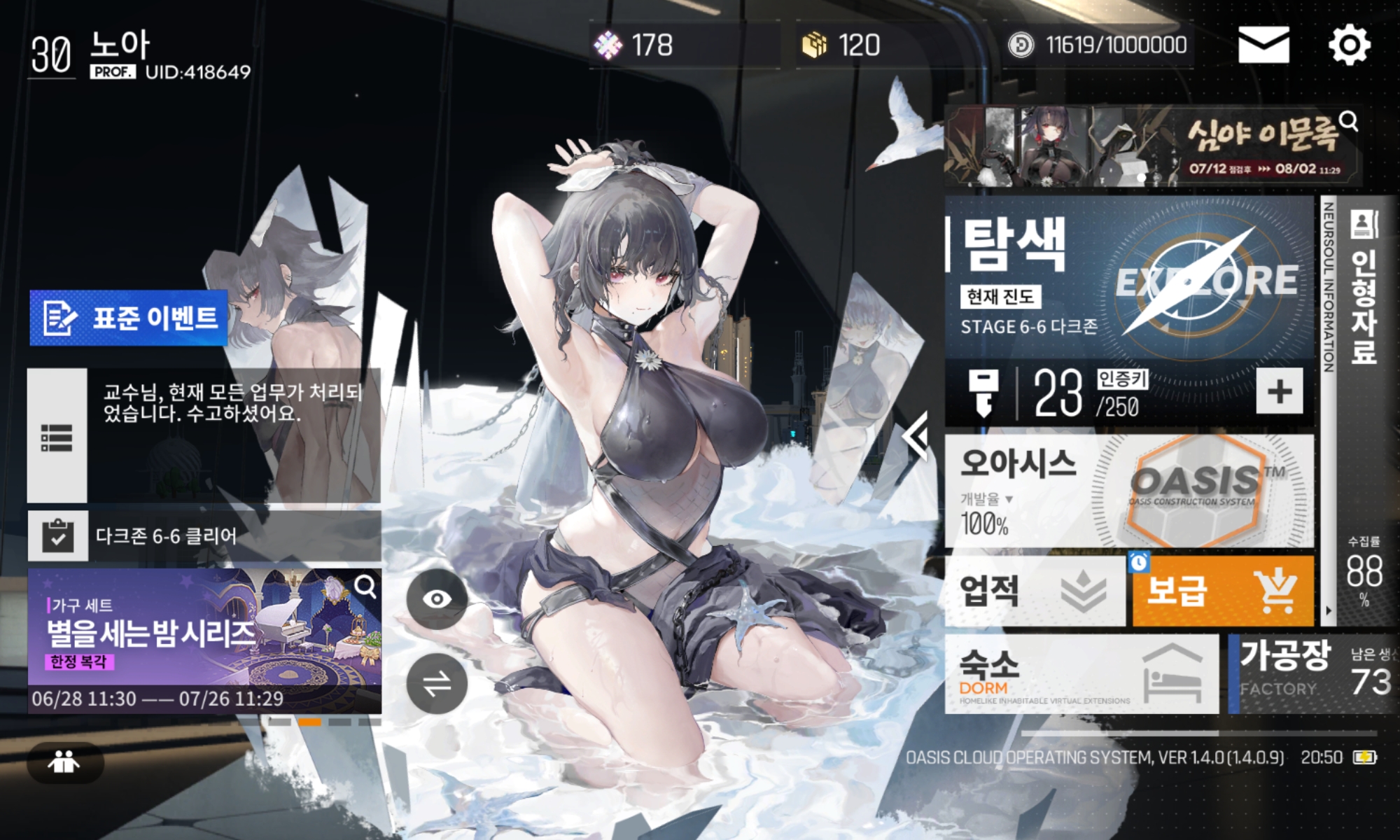Open the friends icon
This screenshot has height=840, width=1400.
pos(64,762)
